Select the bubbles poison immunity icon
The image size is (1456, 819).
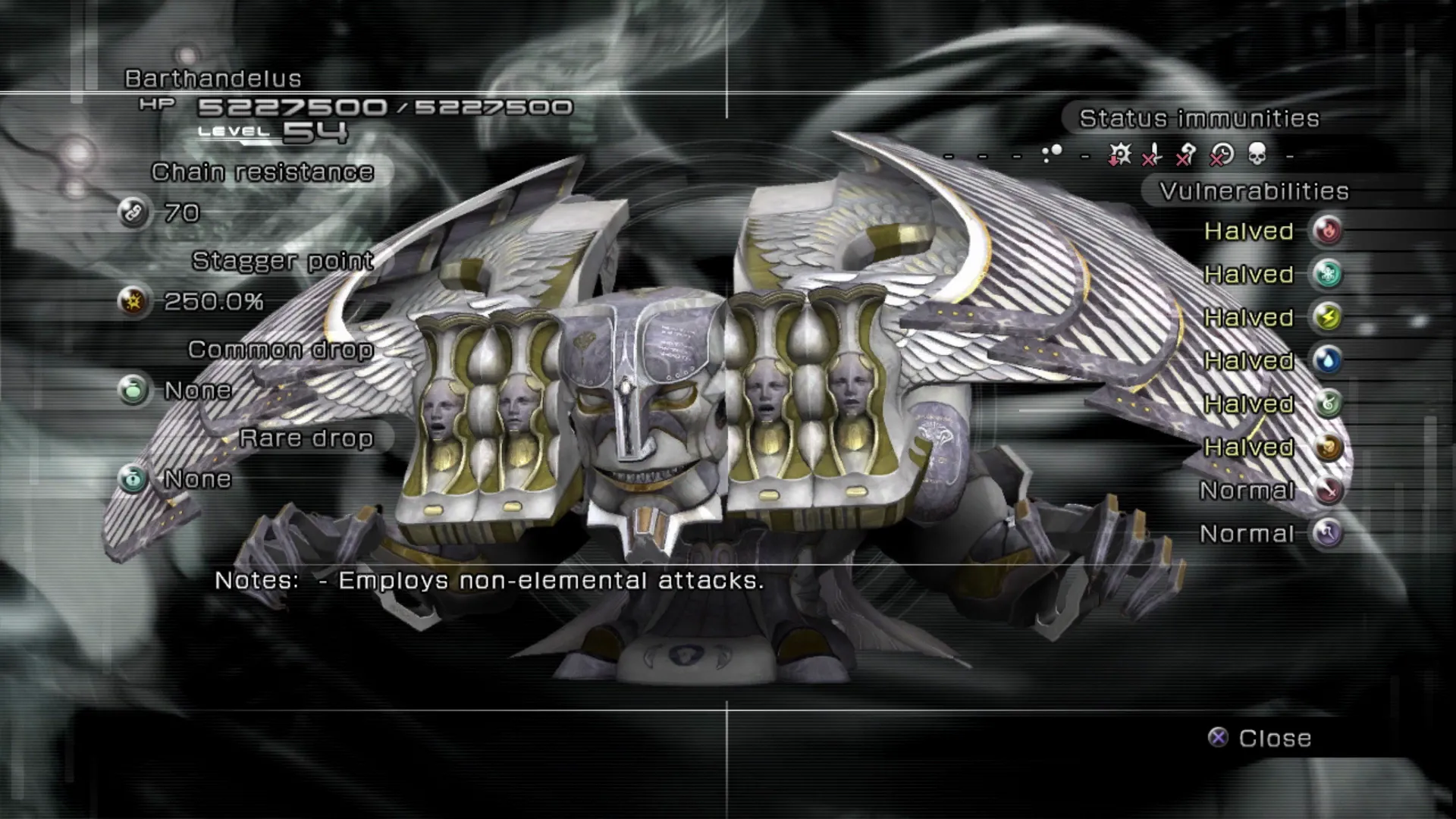1052,154
